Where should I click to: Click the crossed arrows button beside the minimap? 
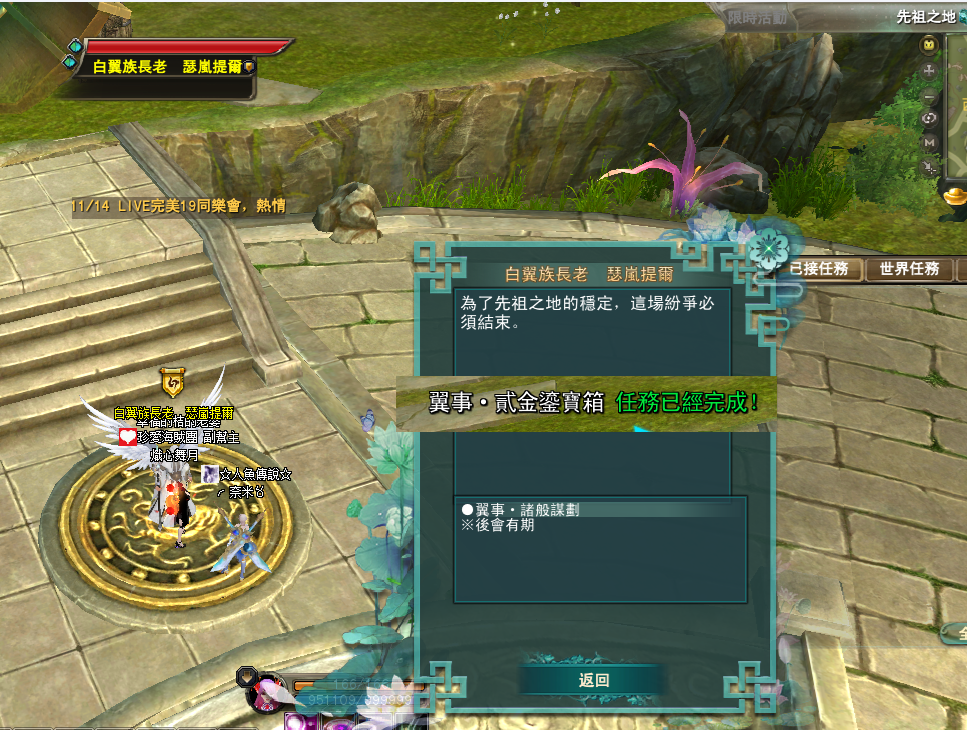click(x=929, y=167)
